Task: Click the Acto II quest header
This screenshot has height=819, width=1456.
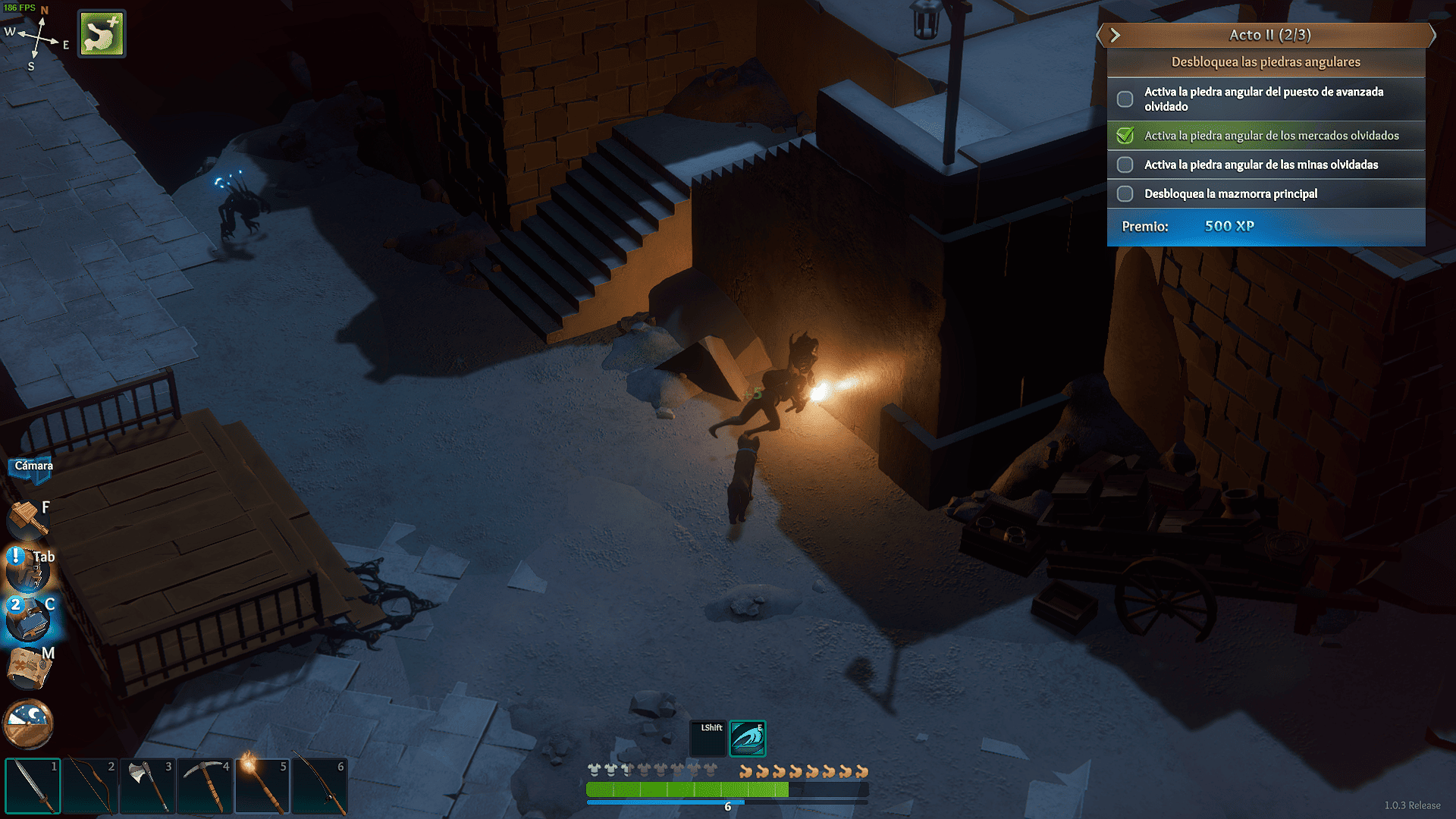Action: 1270,35
